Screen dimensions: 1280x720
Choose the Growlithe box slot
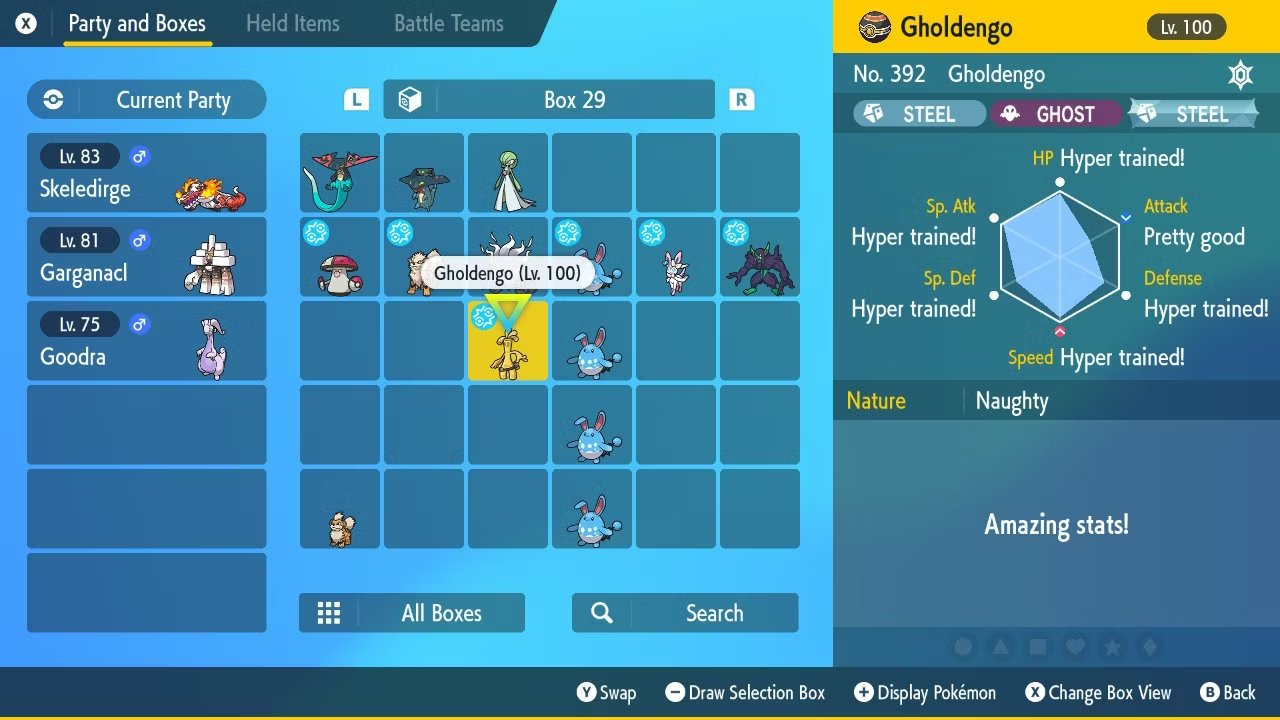tap(340, 510)
